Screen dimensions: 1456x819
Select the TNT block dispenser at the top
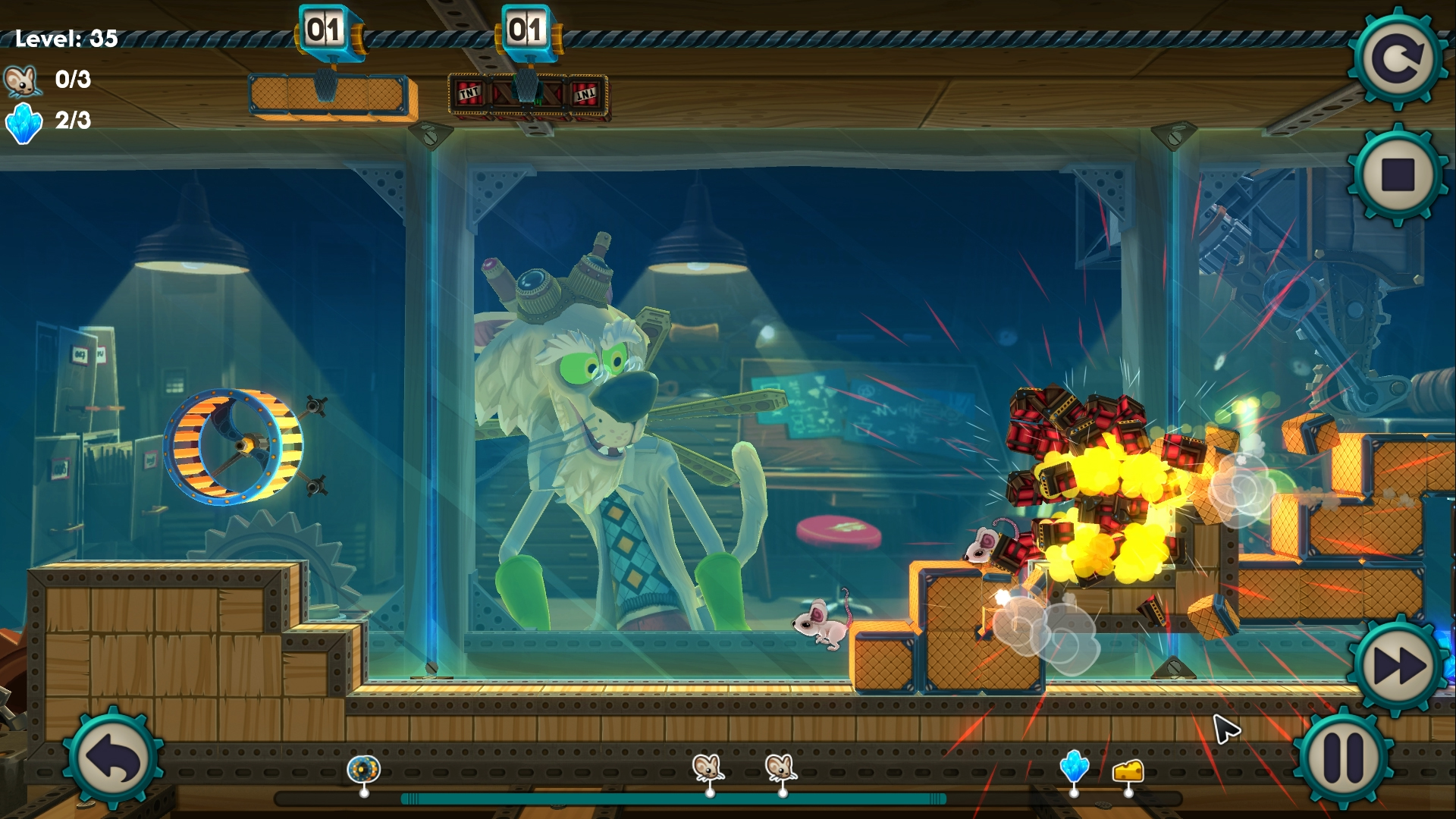(x=528, y=95)
